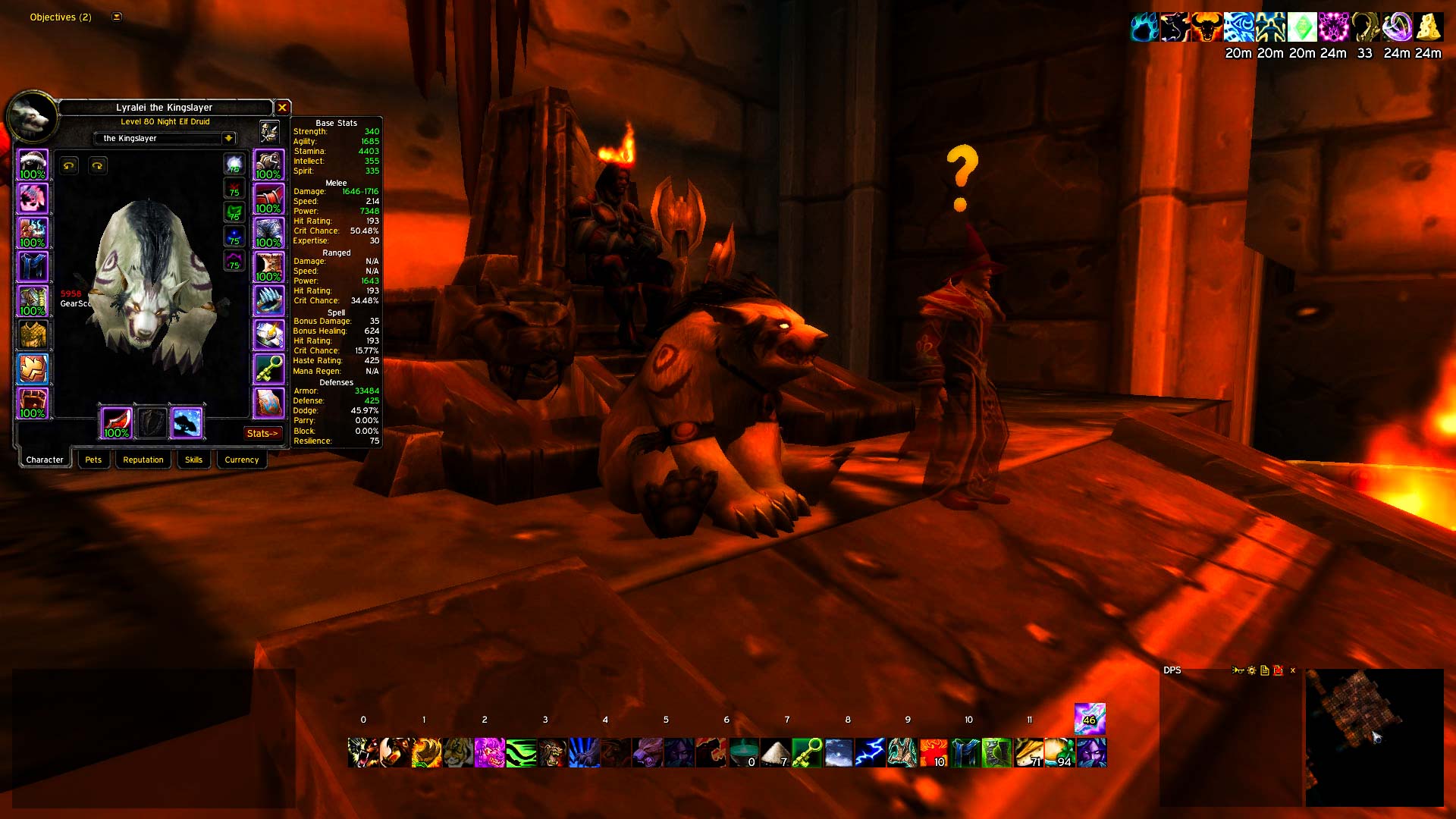Toggle the Objectives tracker collapse button
The width and height of the screenshot is (1456, 819).
[117, 17]
